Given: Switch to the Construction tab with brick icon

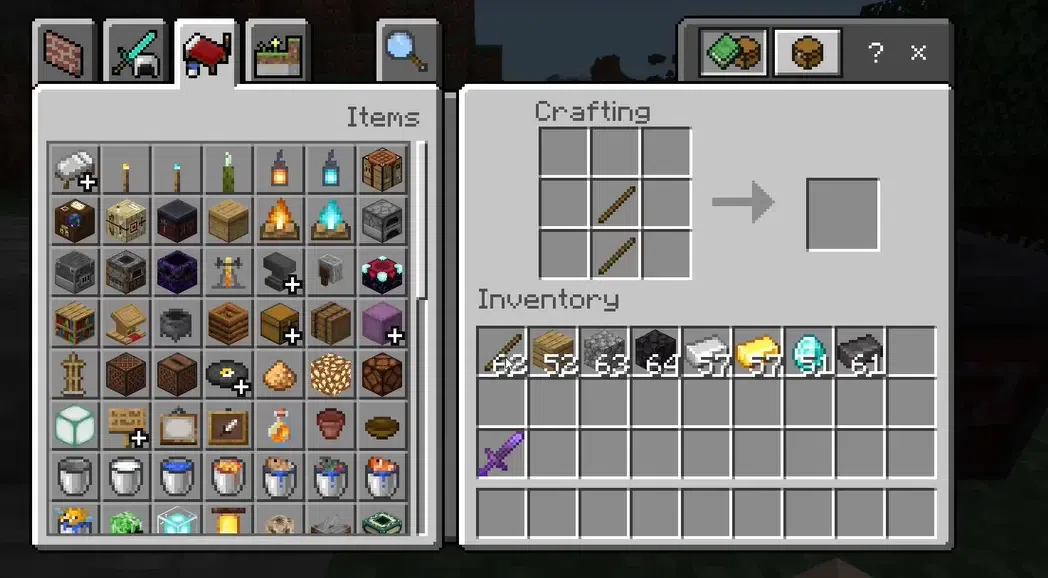Looking at the screenshot, I should pyautogui.click(x=64, y=53).
